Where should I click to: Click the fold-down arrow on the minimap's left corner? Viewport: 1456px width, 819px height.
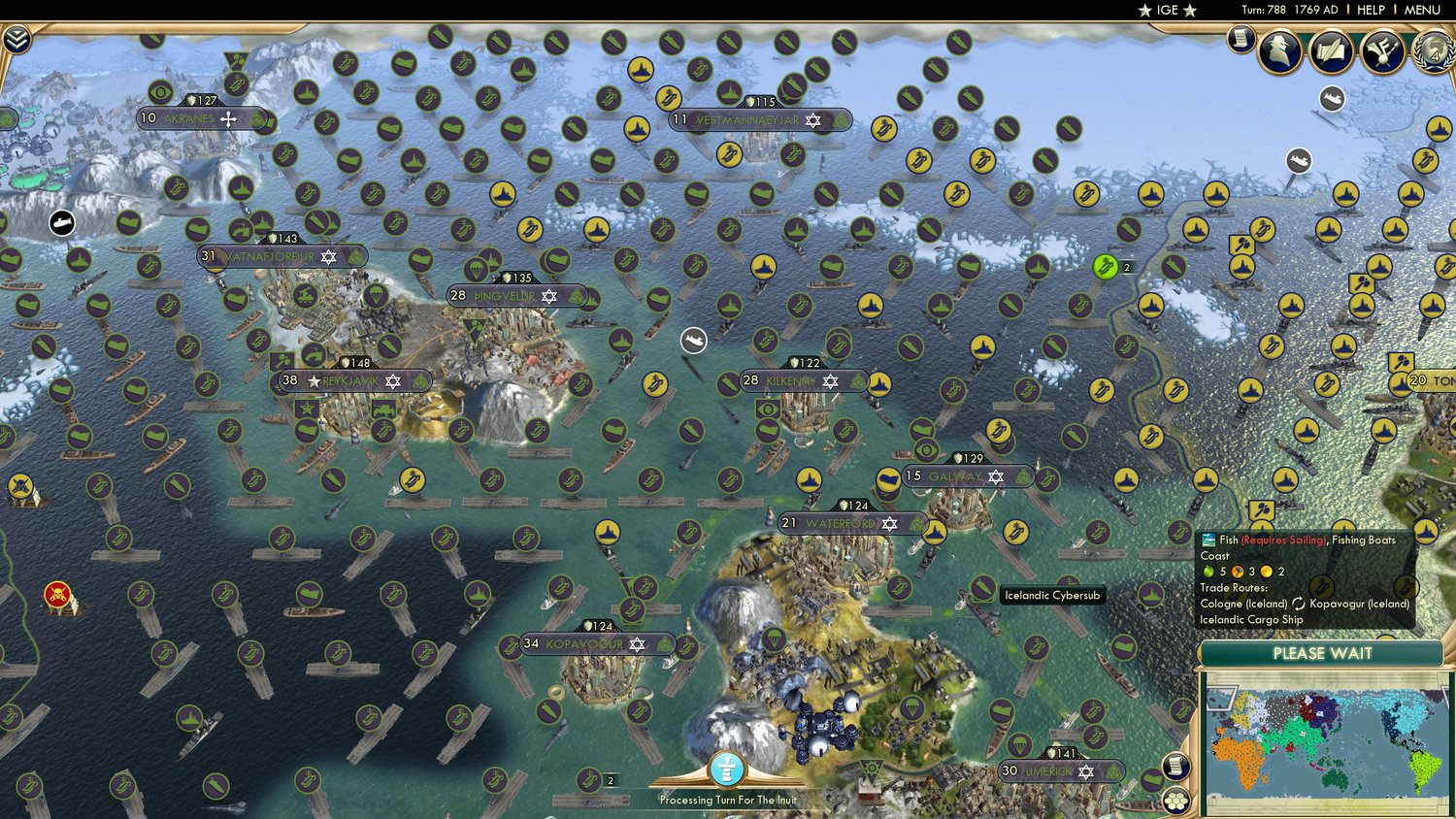[1221, 696]
